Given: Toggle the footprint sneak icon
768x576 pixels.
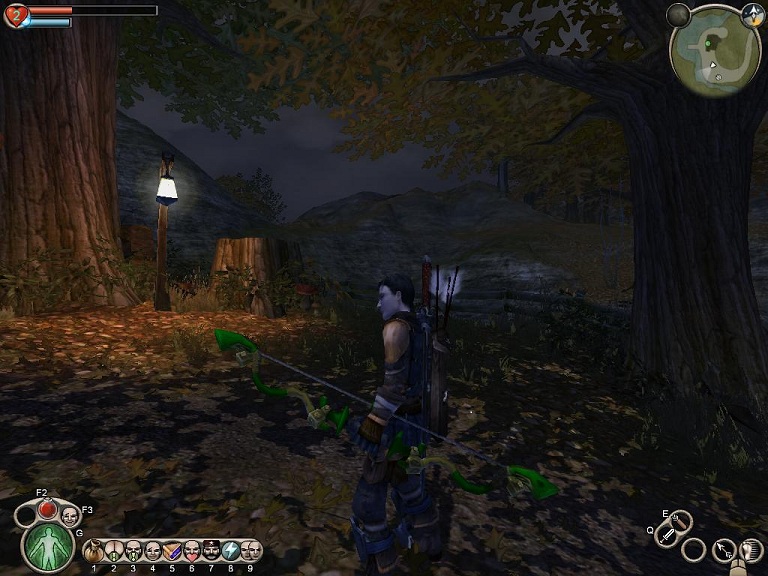Looking at the screenshot, I should 750,549.
